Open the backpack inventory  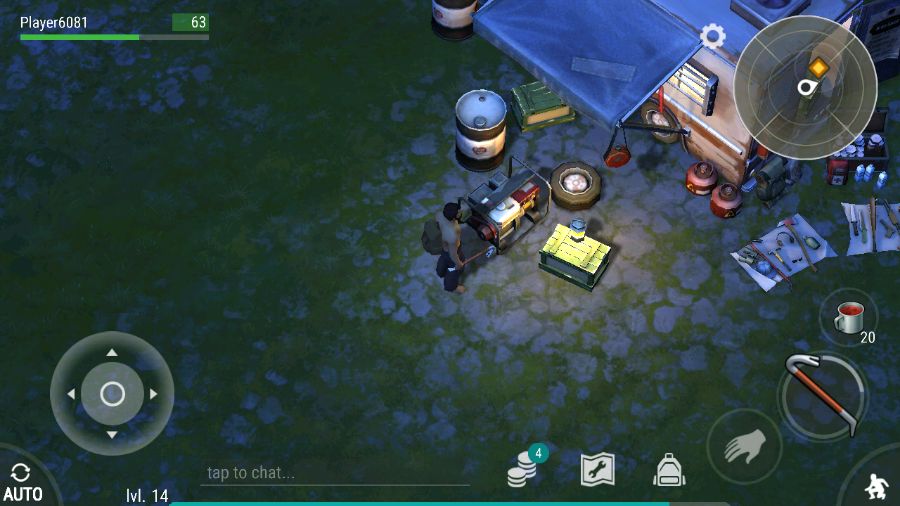(x=669, y=469)
